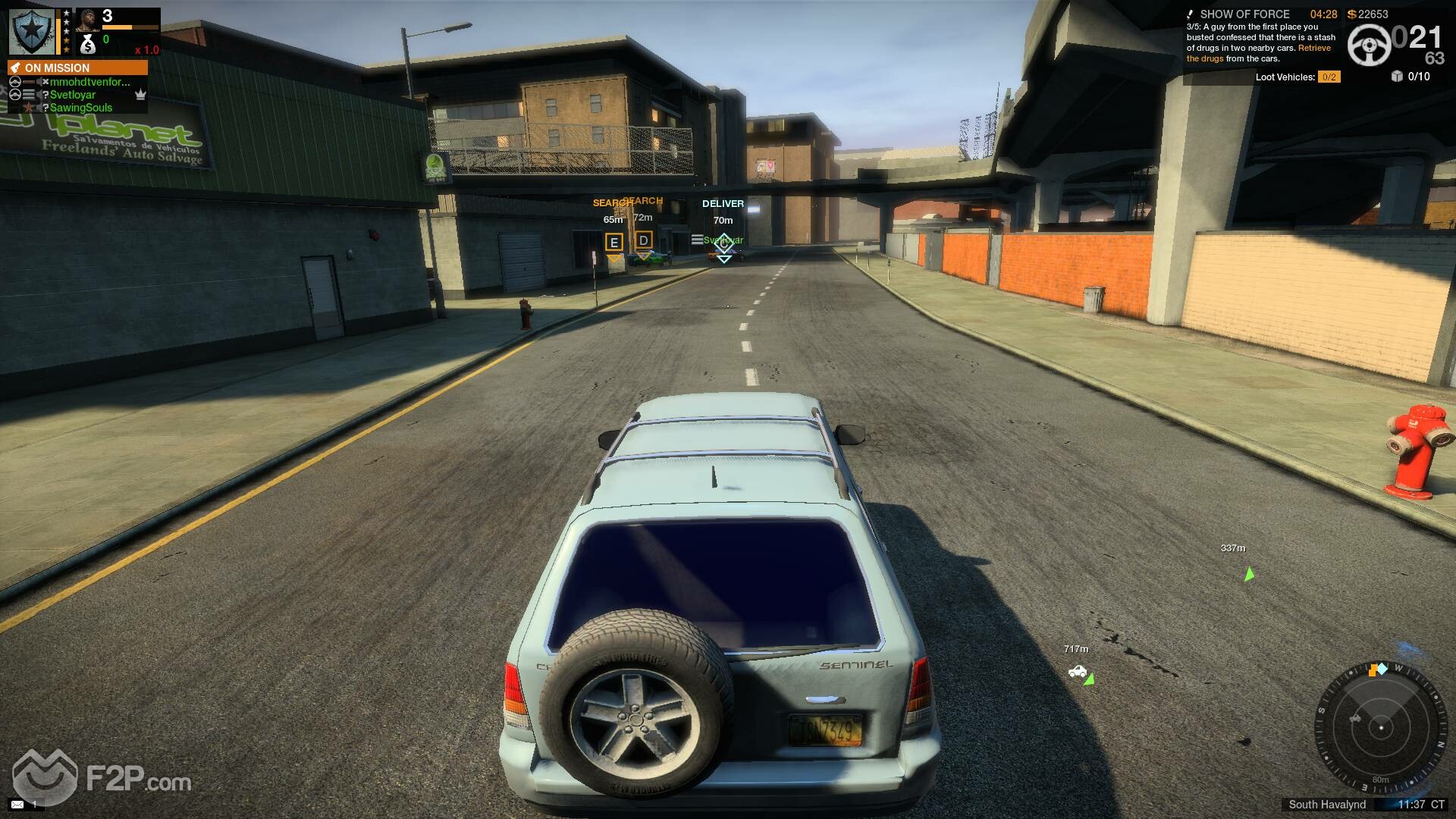Select teammate mmohdtvenfor... in the team list

tap(89, 82)
